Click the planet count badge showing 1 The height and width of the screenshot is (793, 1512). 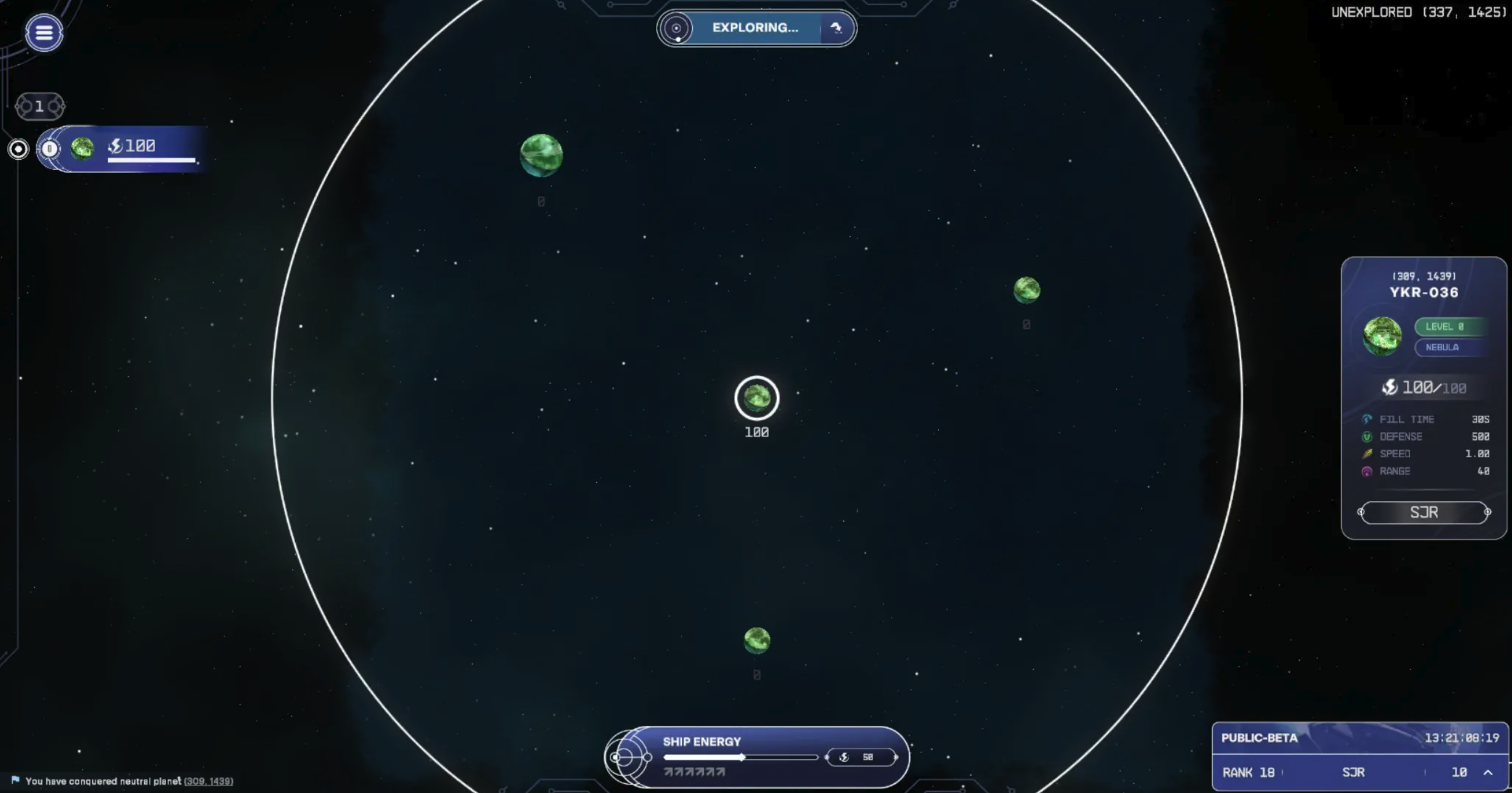tap(39, 106)
